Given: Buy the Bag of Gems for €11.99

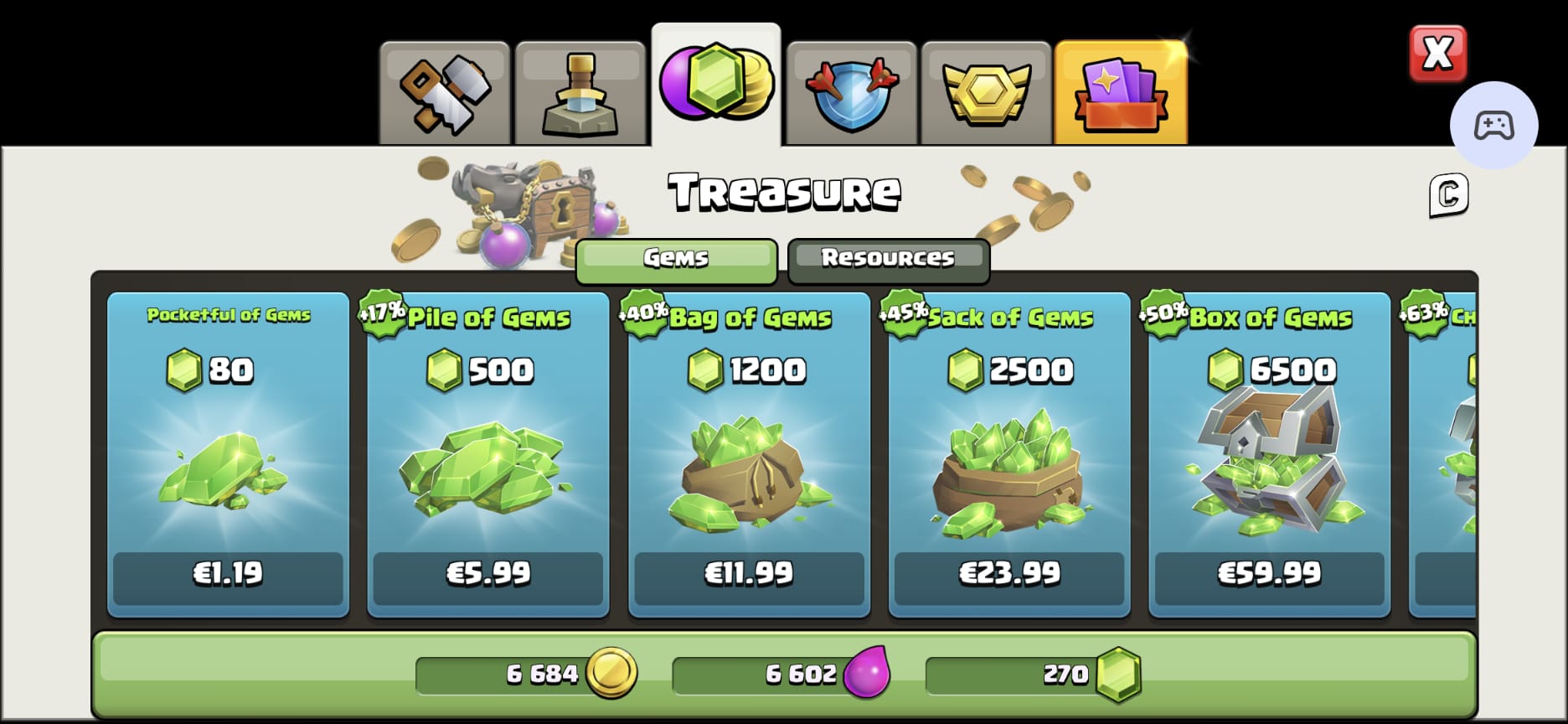Looking at the screenshot, I should click(749, 575).
